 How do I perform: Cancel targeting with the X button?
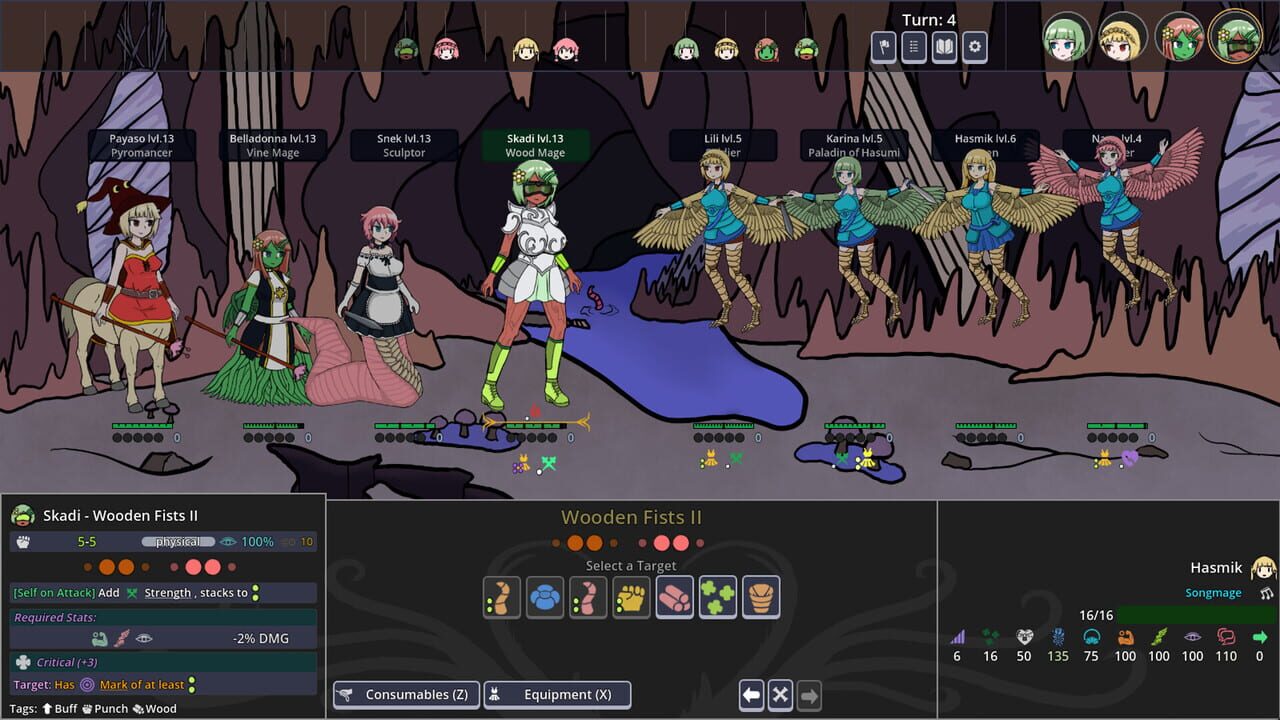pos(779,694)
